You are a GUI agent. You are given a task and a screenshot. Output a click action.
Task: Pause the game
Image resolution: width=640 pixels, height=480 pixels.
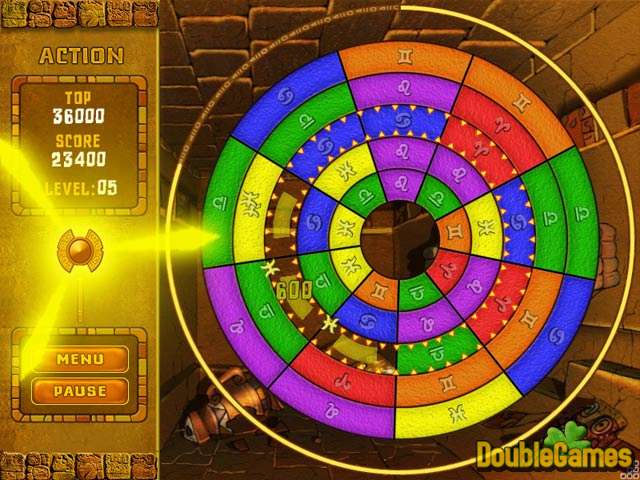tap(80, 390)
